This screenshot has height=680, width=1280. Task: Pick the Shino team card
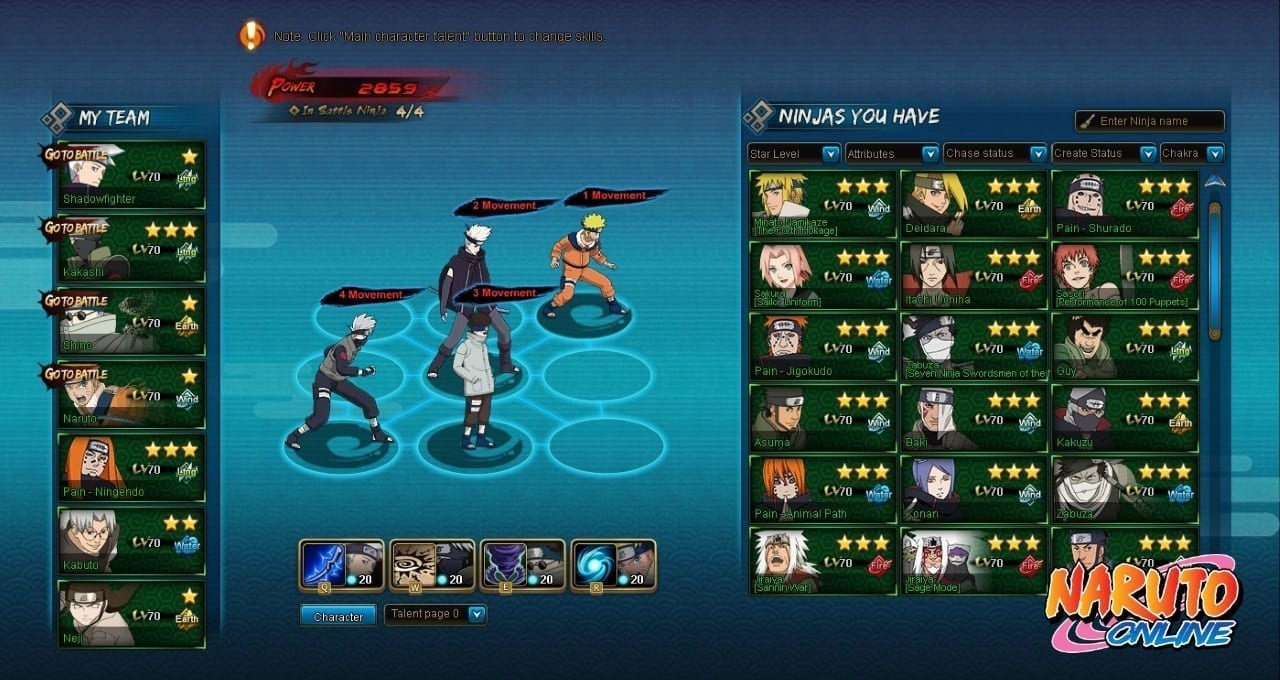coord(132,321)
